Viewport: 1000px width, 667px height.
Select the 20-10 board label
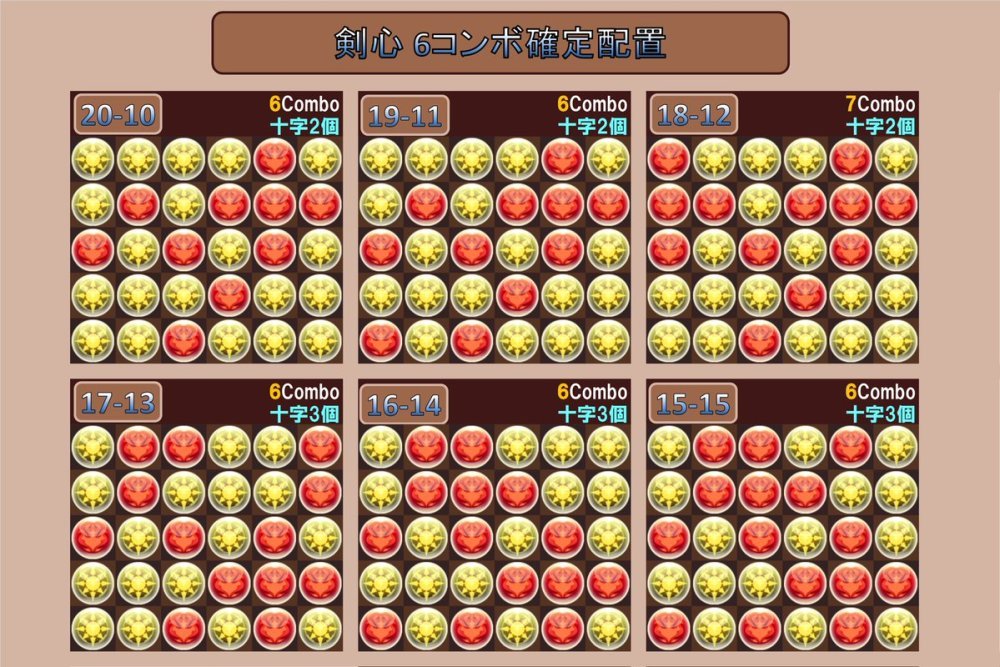click(118, 115)
